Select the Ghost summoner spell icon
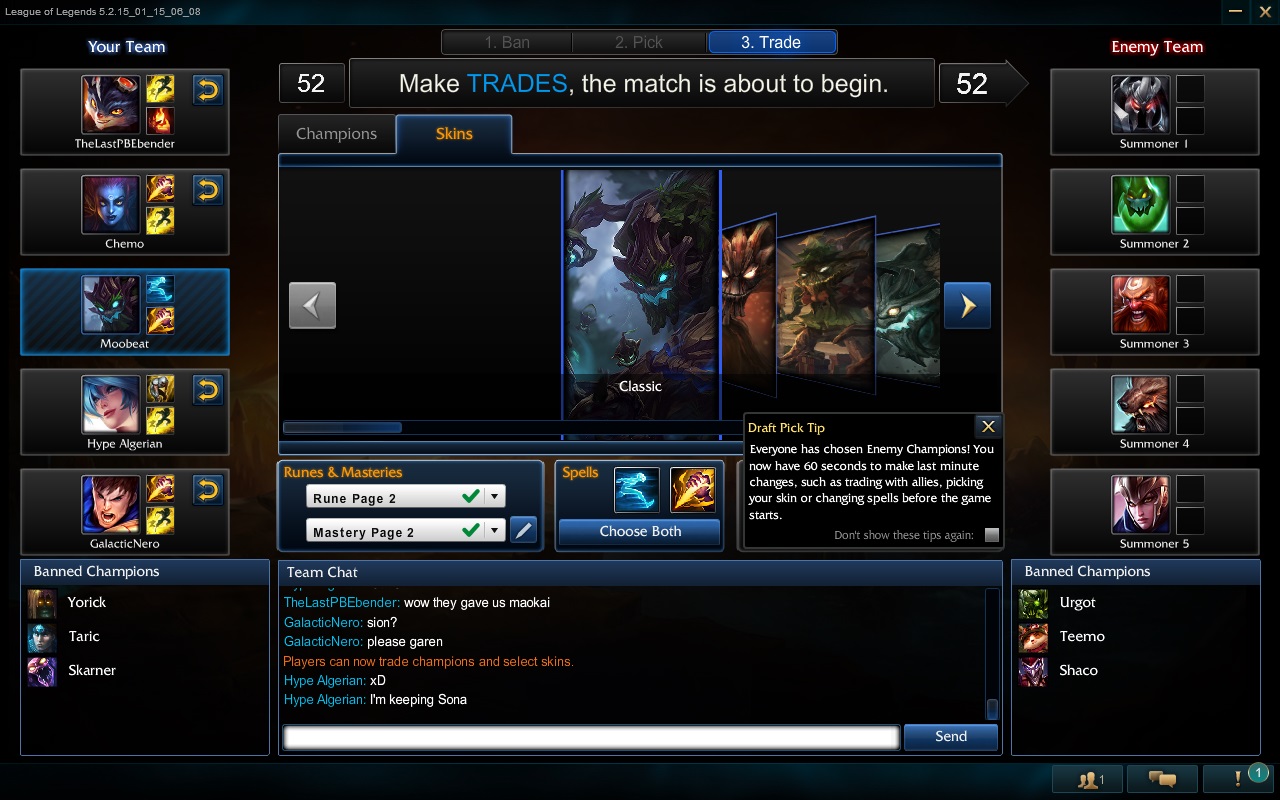 (x=637, y=490)
